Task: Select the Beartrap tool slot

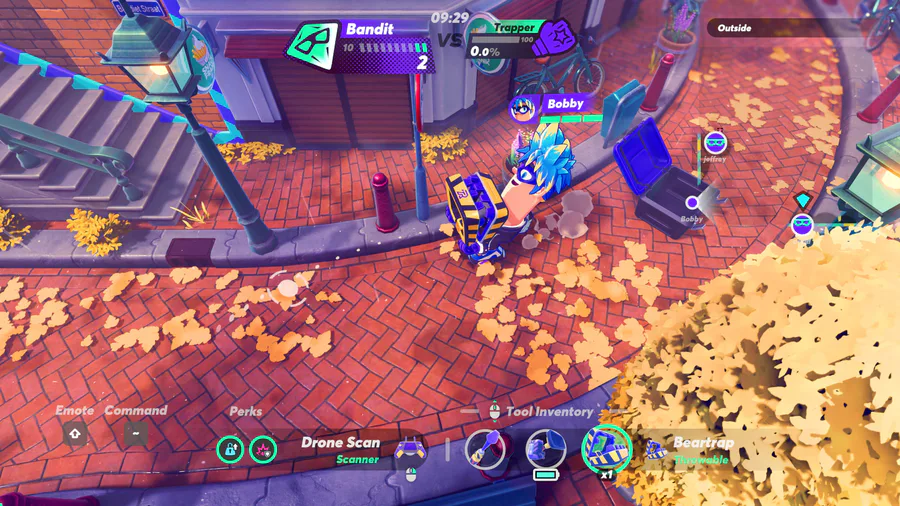Action: (x=606, y=448)
